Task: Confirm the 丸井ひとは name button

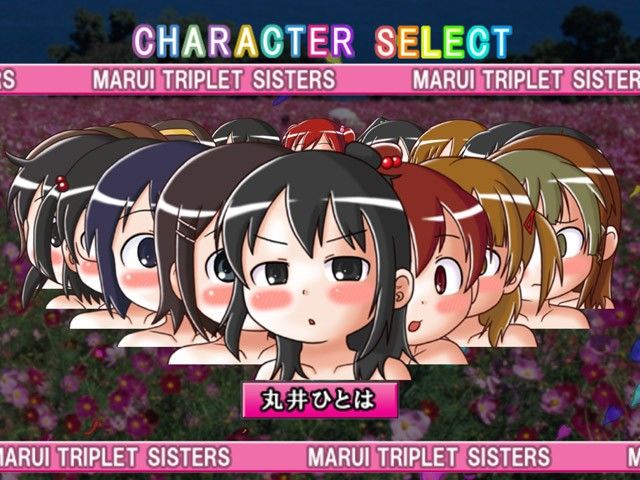Action: coord(320,399)
